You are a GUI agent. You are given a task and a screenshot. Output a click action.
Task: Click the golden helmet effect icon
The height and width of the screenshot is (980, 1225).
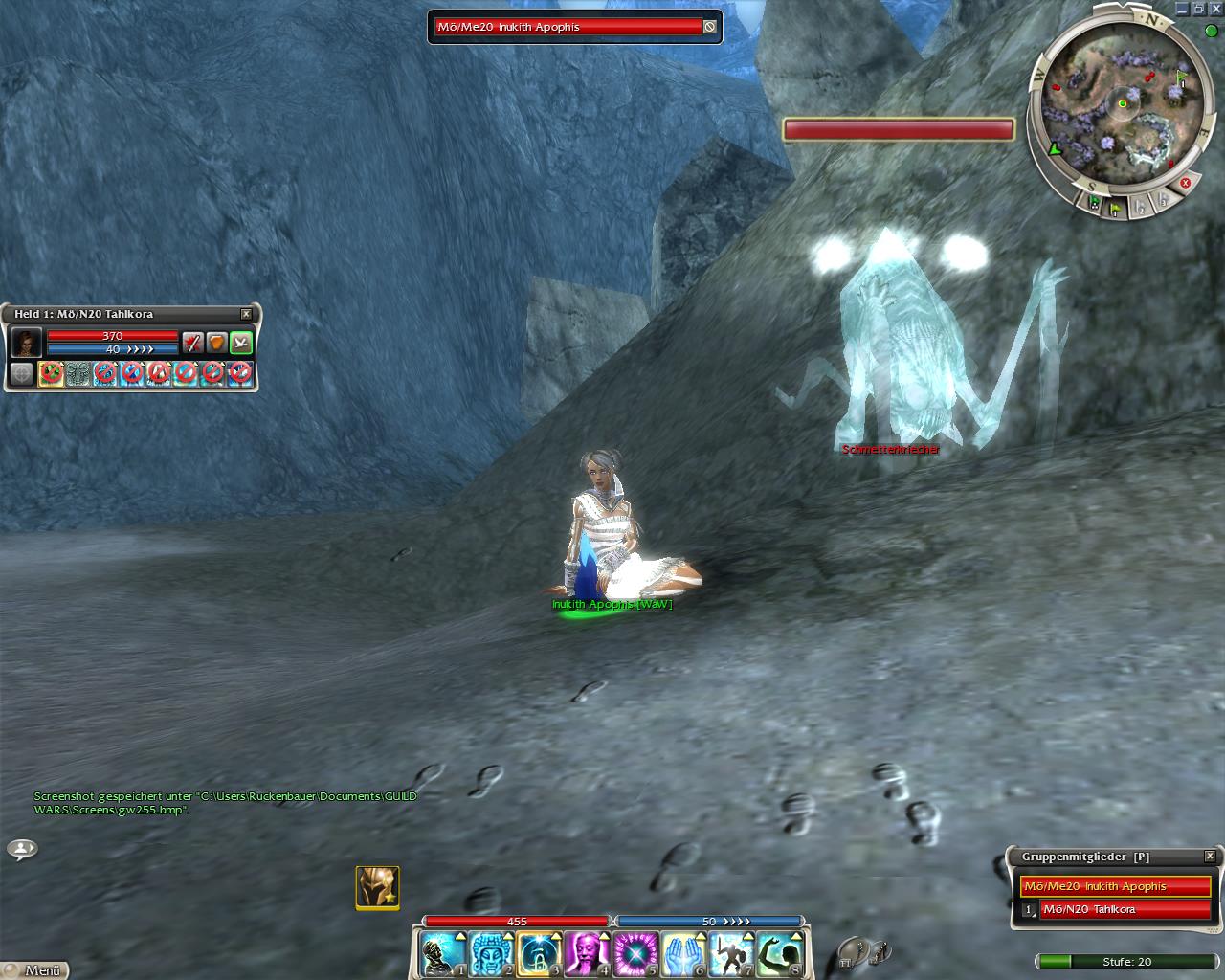pyautogui.click(x=377, y=887)
